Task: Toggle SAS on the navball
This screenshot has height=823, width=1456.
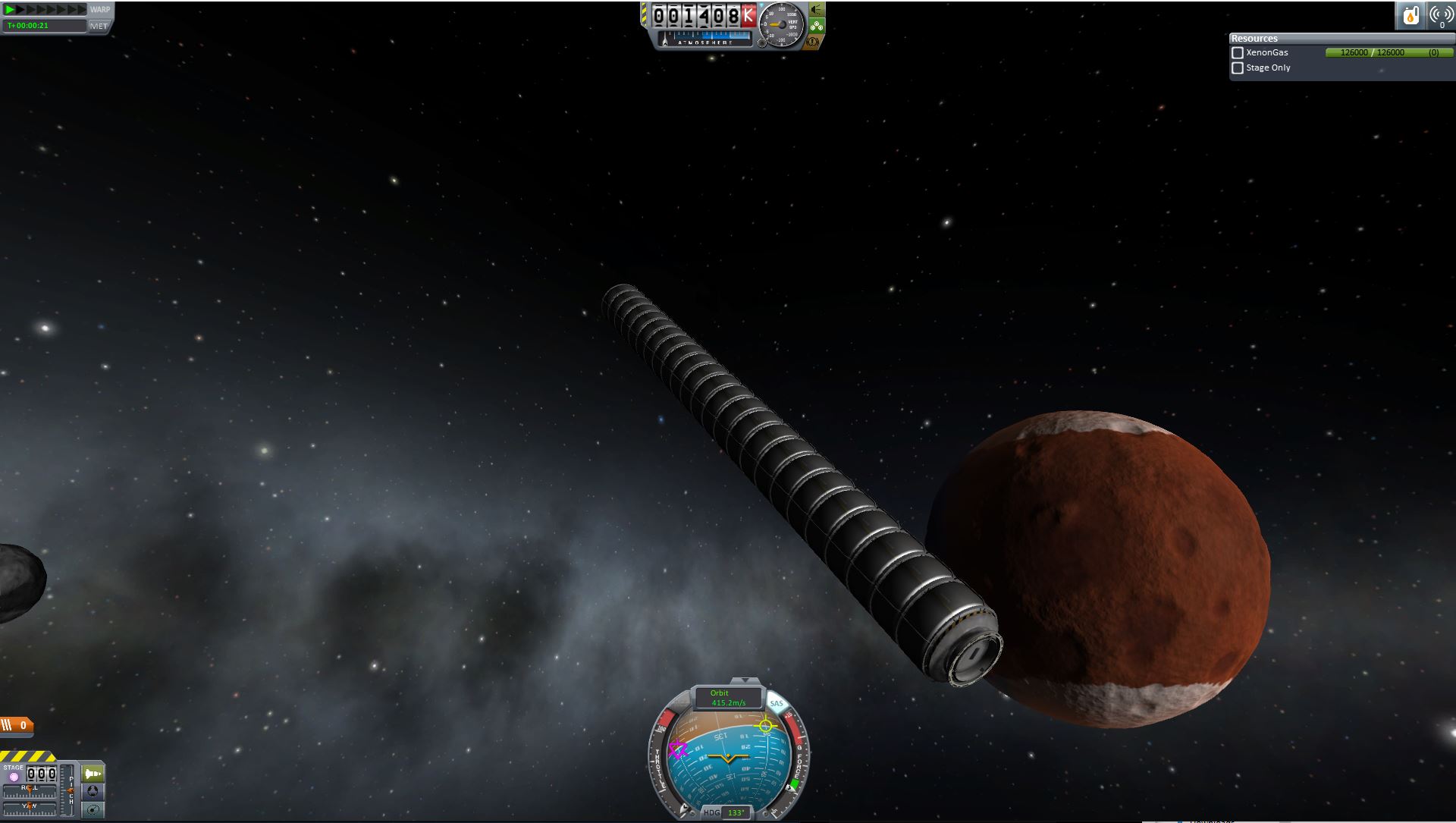Action: tap(777, 704)
